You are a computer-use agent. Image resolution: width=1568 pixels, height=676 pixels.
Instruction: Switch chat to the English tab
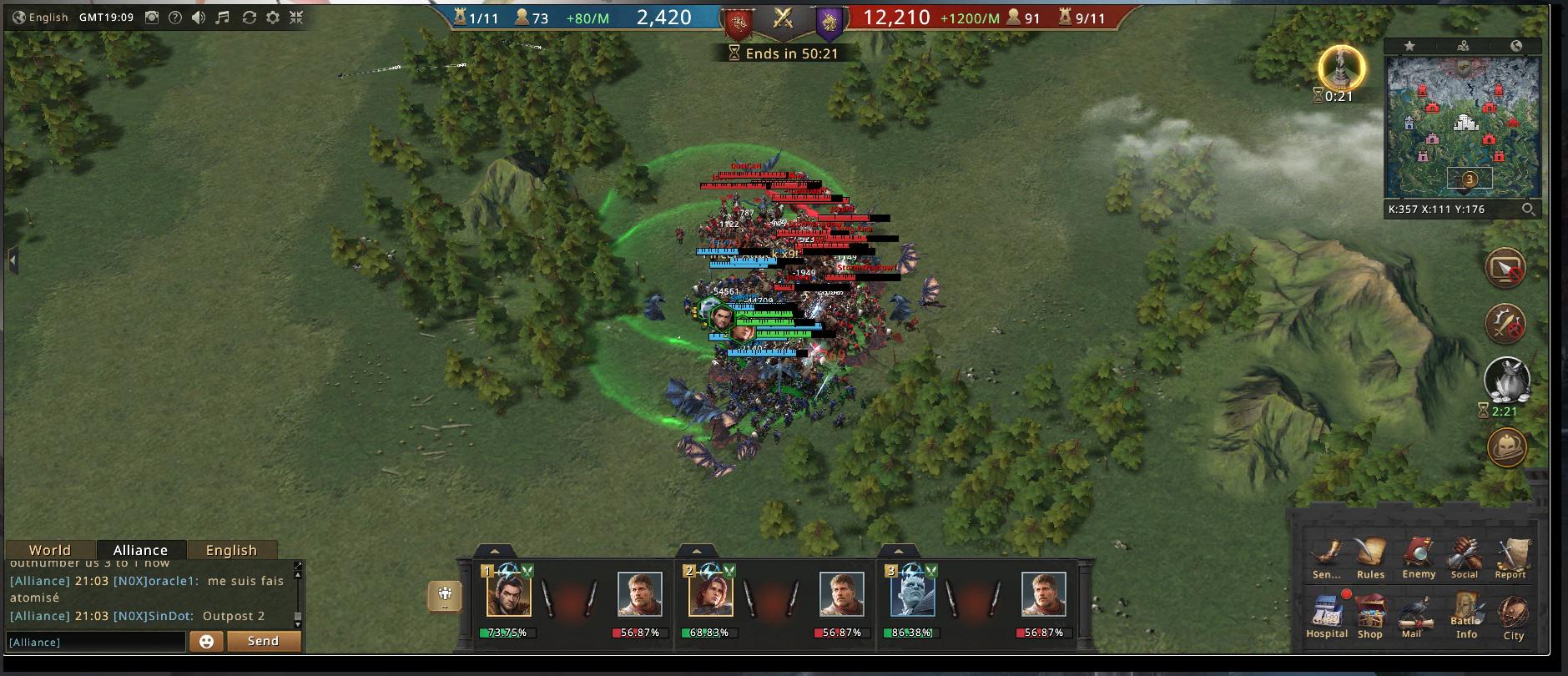(231, 550)
